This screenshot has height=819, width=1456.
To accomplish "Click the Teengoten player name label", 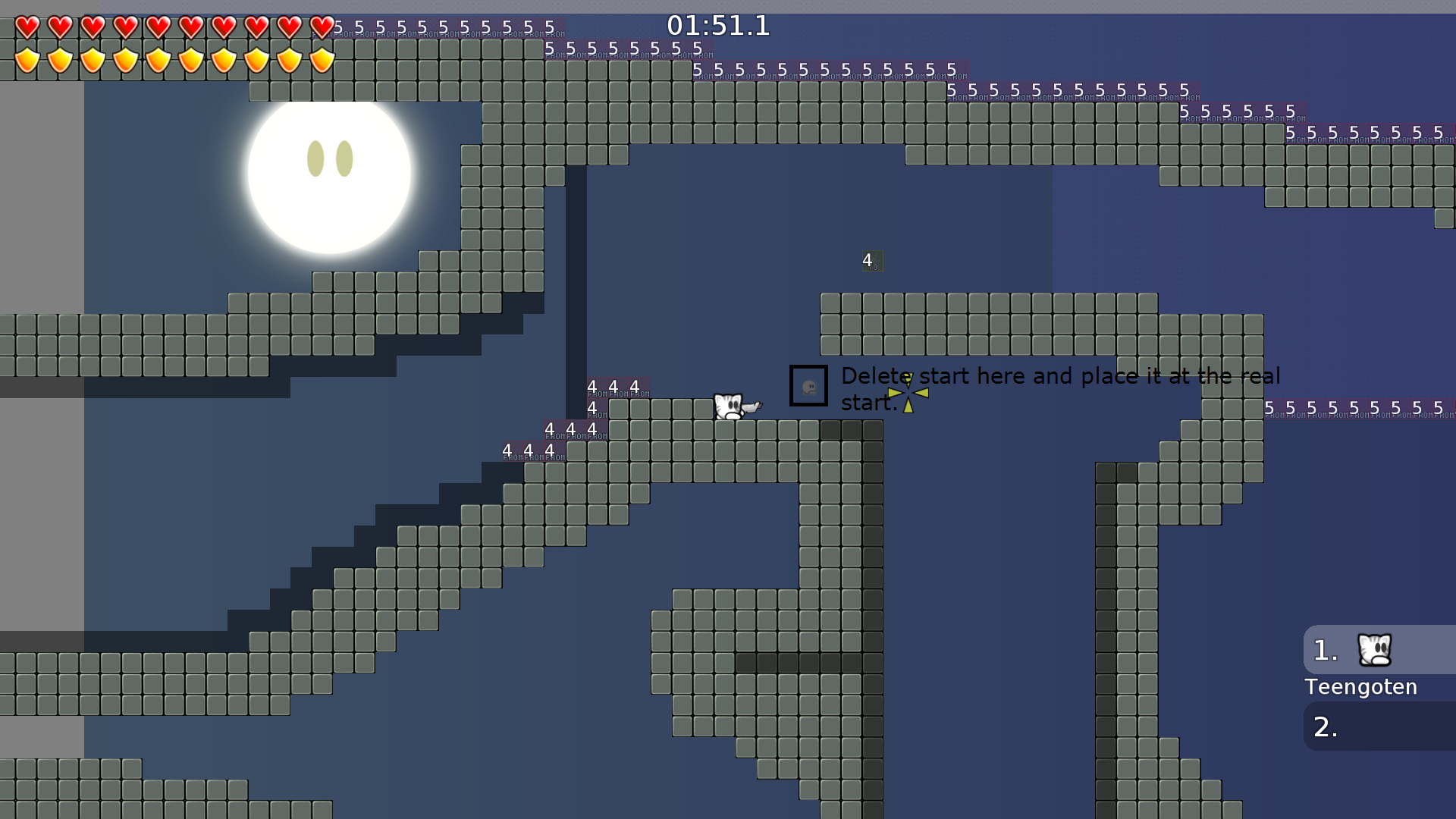I will [x=1361, y=687].
